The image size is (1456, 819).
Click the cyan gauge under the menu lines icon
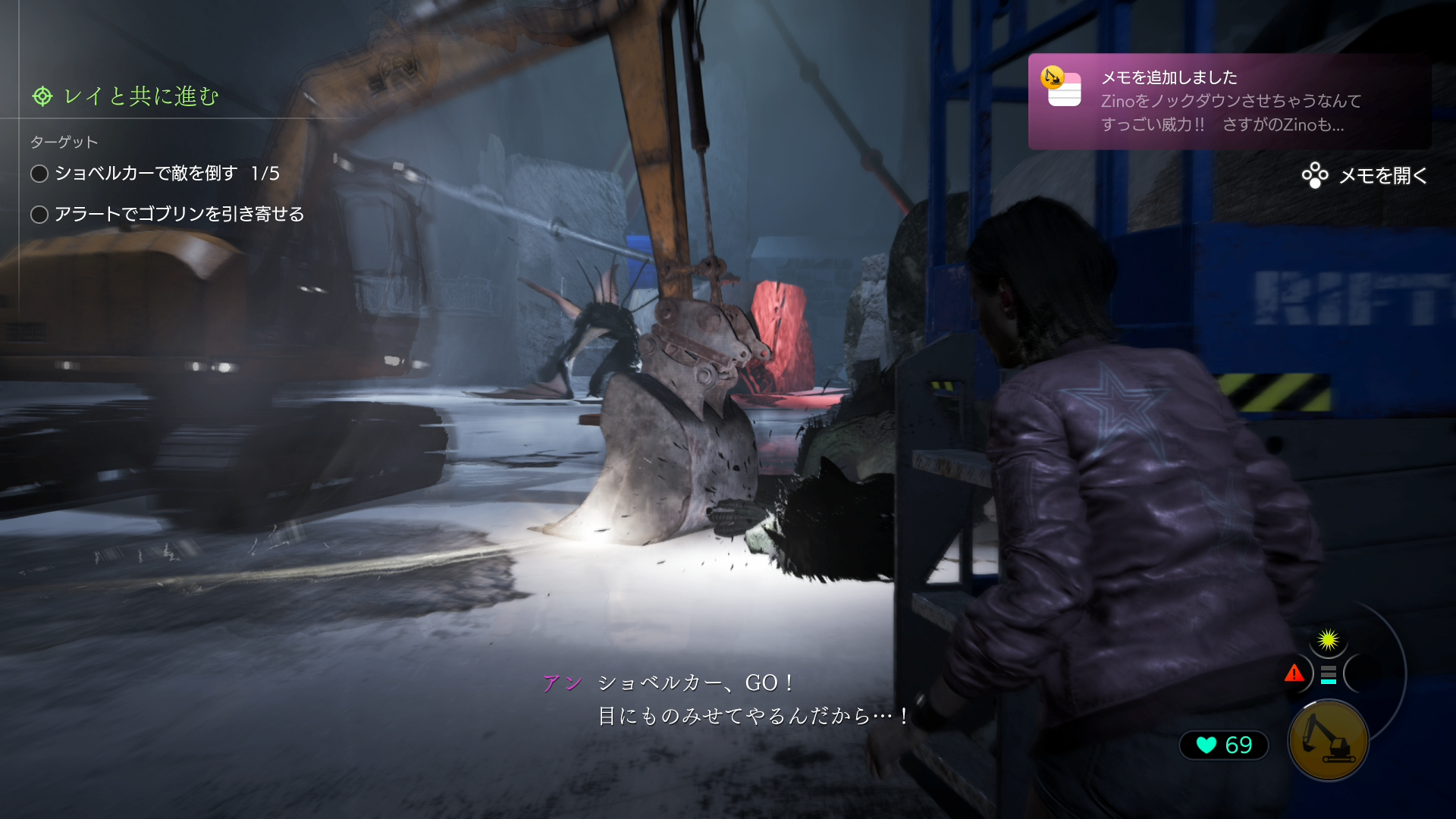tap(1329, 681)
